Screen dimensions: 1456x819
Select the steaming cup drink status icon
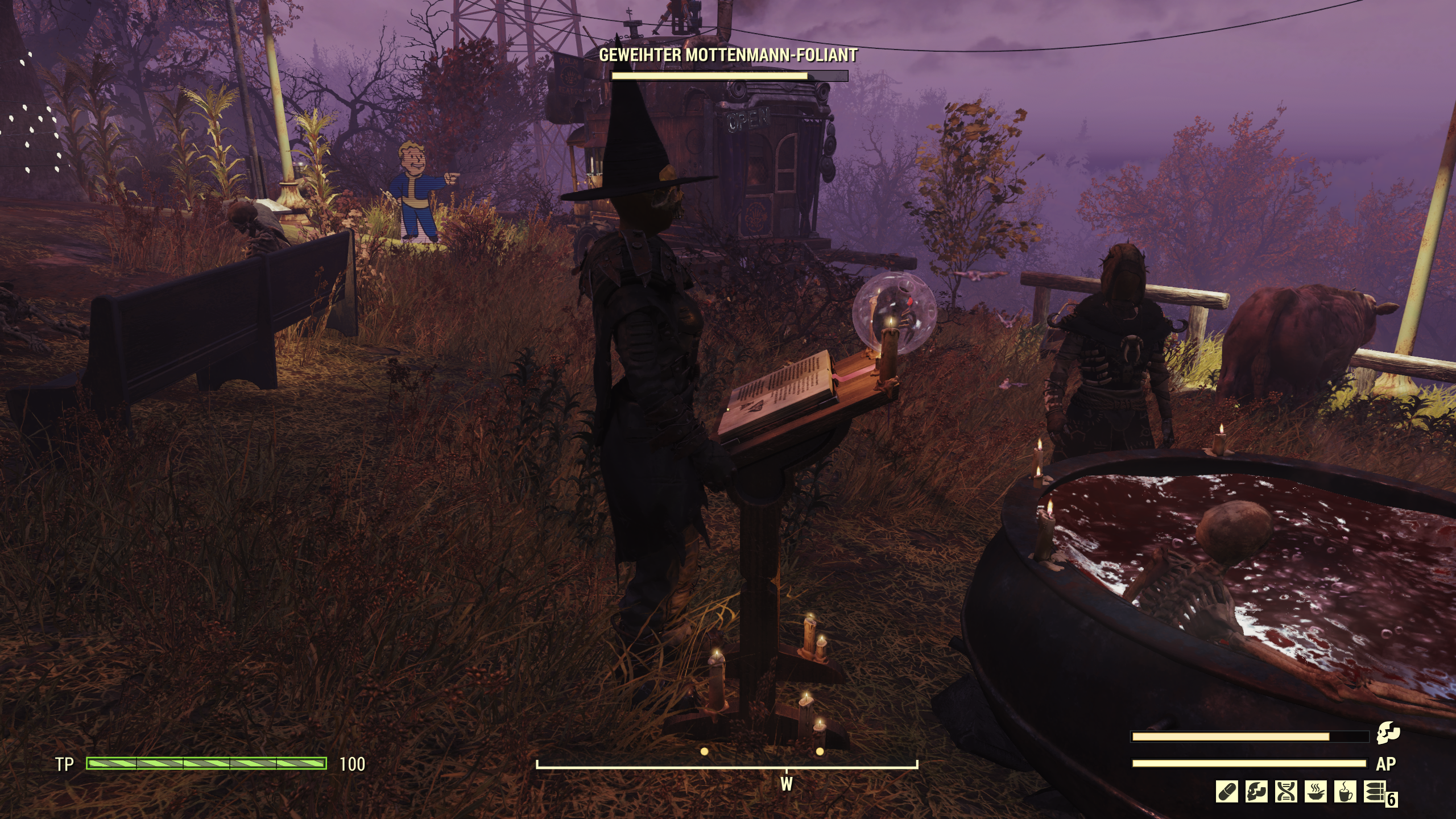pyautogui.click(x=1345, y=792)
